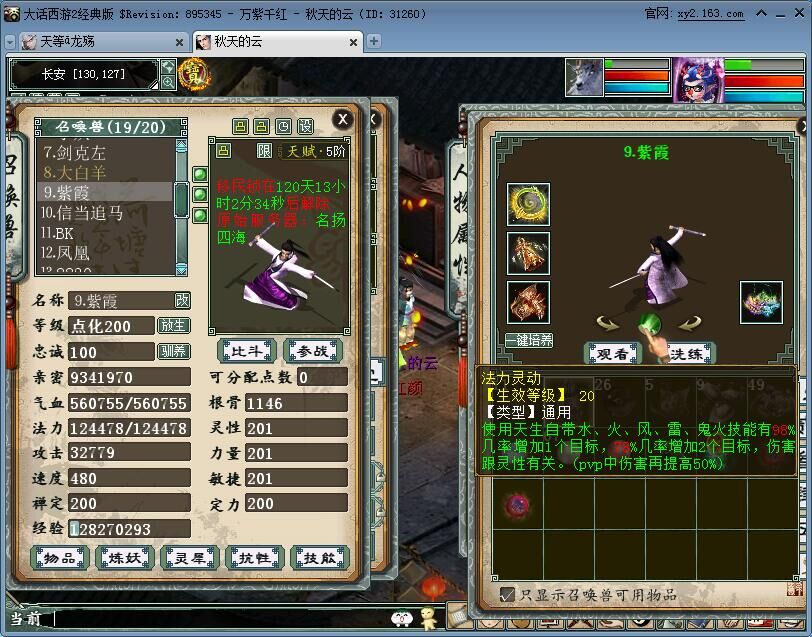Click the 改 rename button beside the name
This screenshot has width=812, height=637.
click(x=182, y=300)
